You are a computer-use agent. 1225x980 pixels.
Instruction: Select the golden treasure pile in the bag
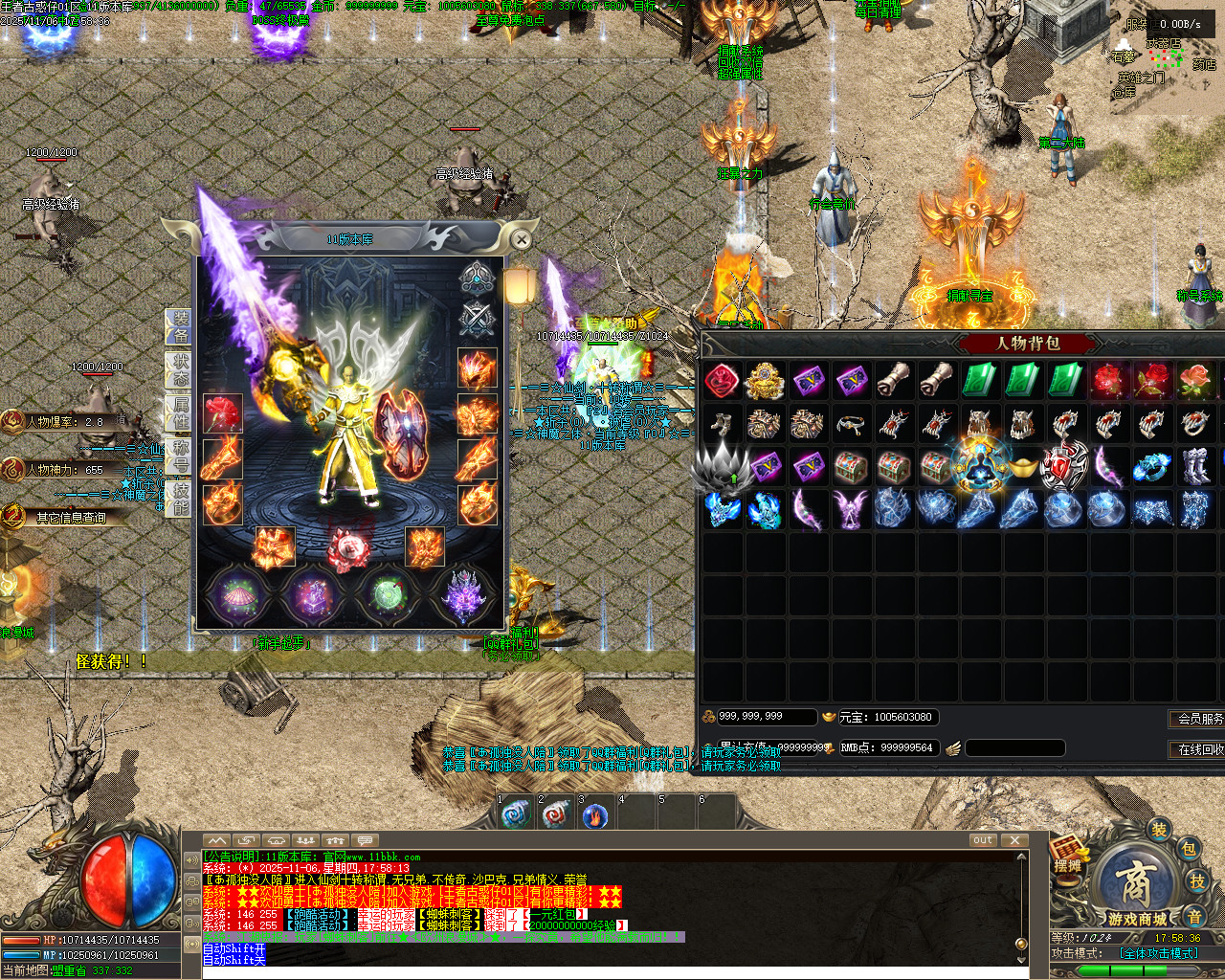pos(765,381)
